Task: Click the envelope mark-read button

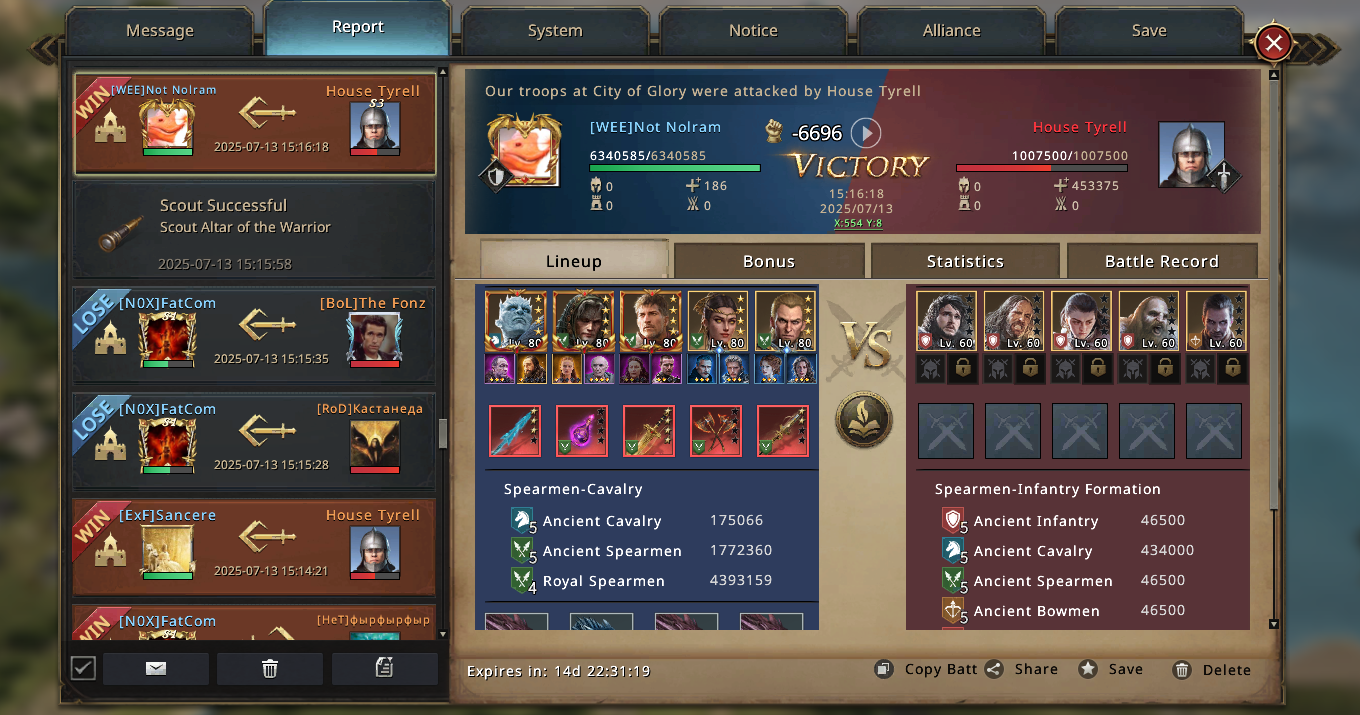Action: [x=156, y=669]
